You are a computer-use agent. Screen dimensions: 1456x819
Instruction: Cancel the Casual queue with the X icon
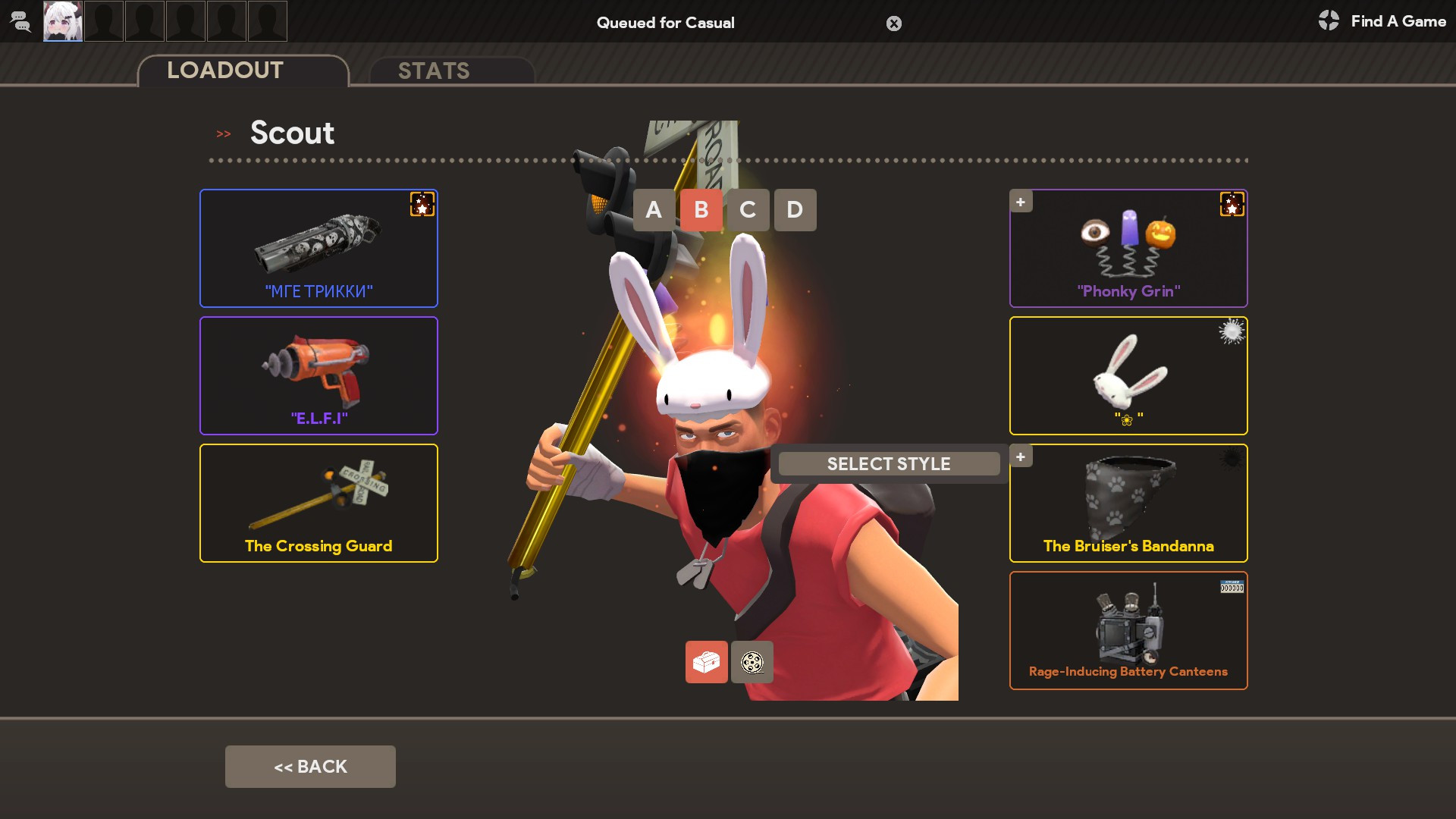(893, 24)
